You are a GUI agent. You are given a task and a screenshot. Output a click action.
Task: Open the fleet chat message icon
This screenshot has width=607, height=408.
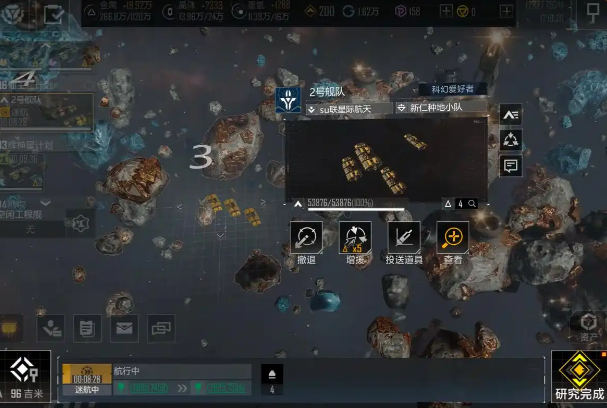point(510,166)
